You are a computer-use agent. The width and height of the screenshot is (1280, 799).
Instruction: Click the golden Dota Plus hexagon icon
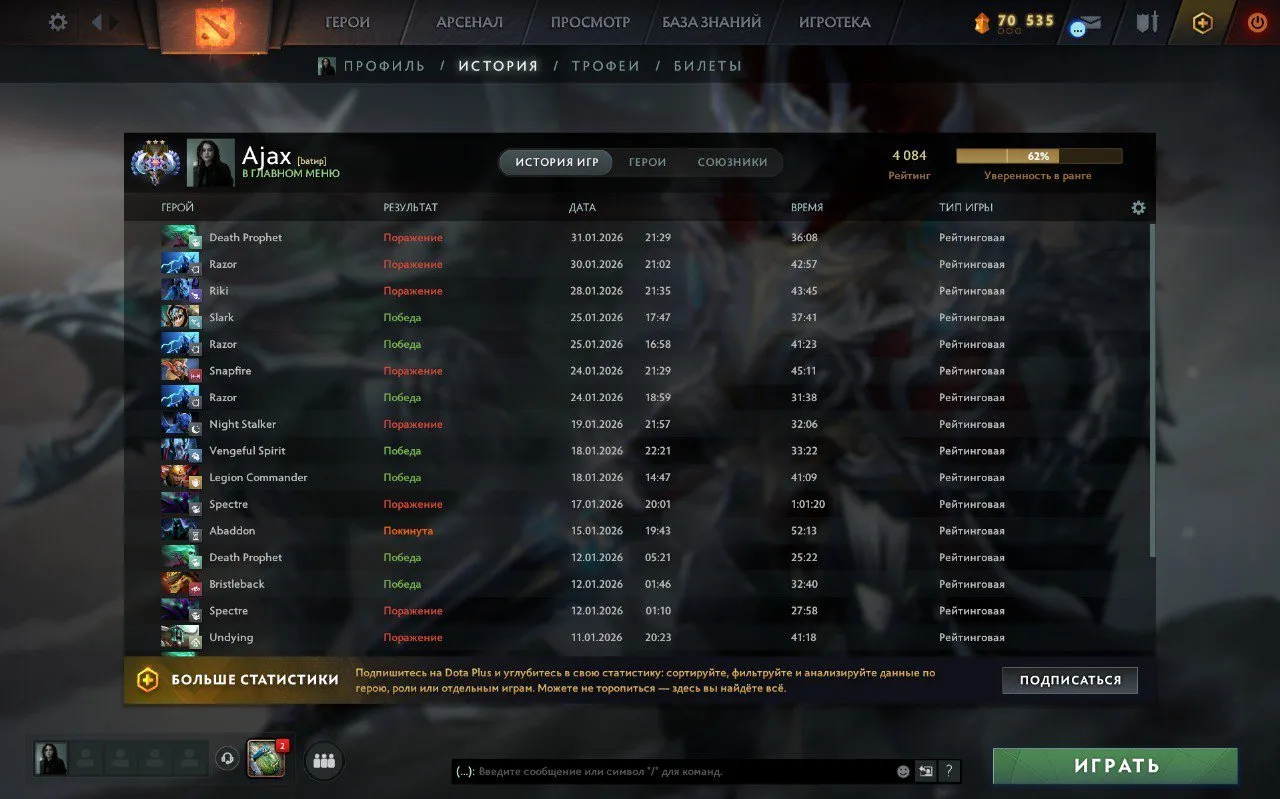[x=1202, y=22]
